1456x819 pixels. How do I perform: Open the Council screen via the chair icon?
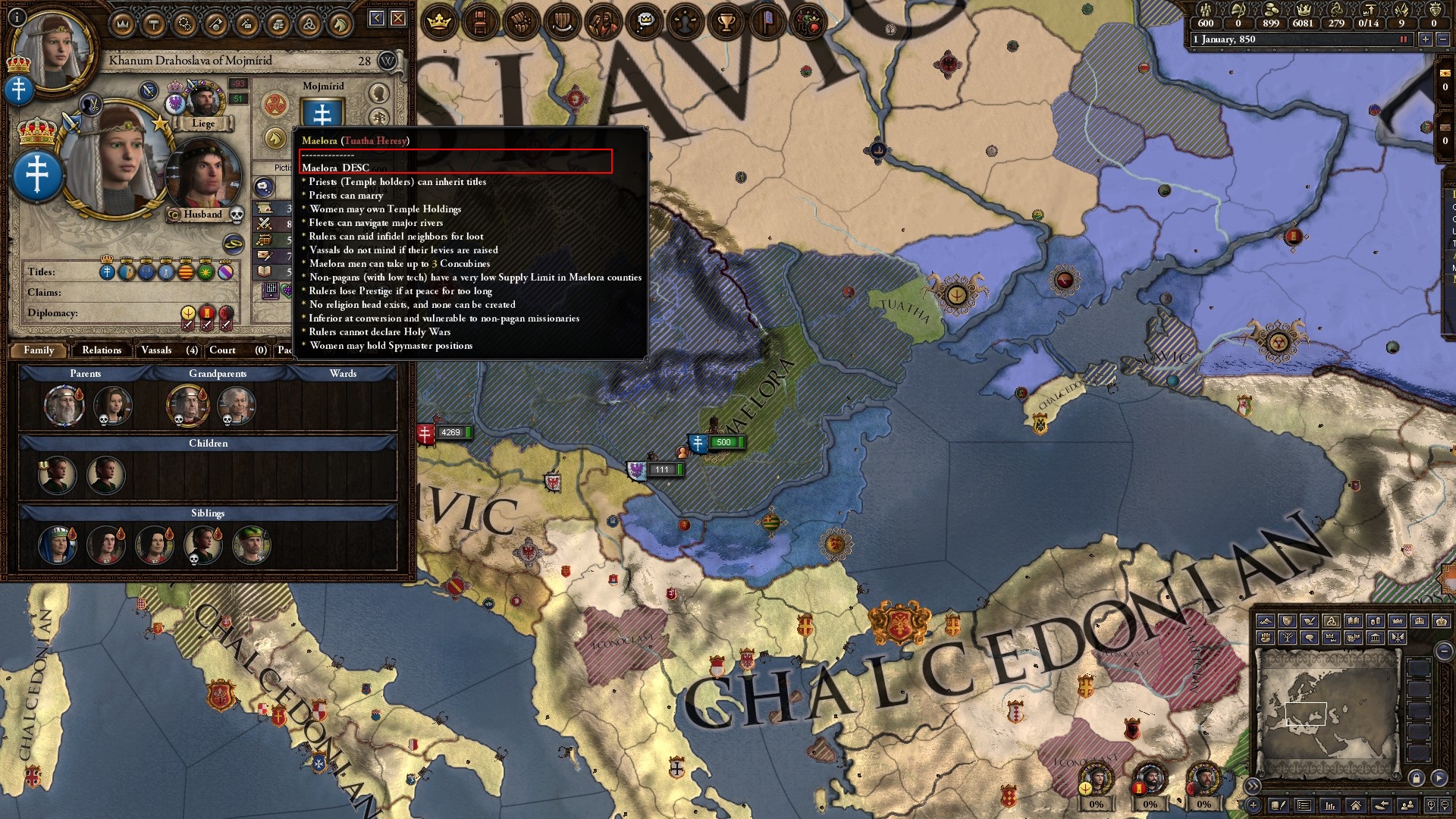480,21
